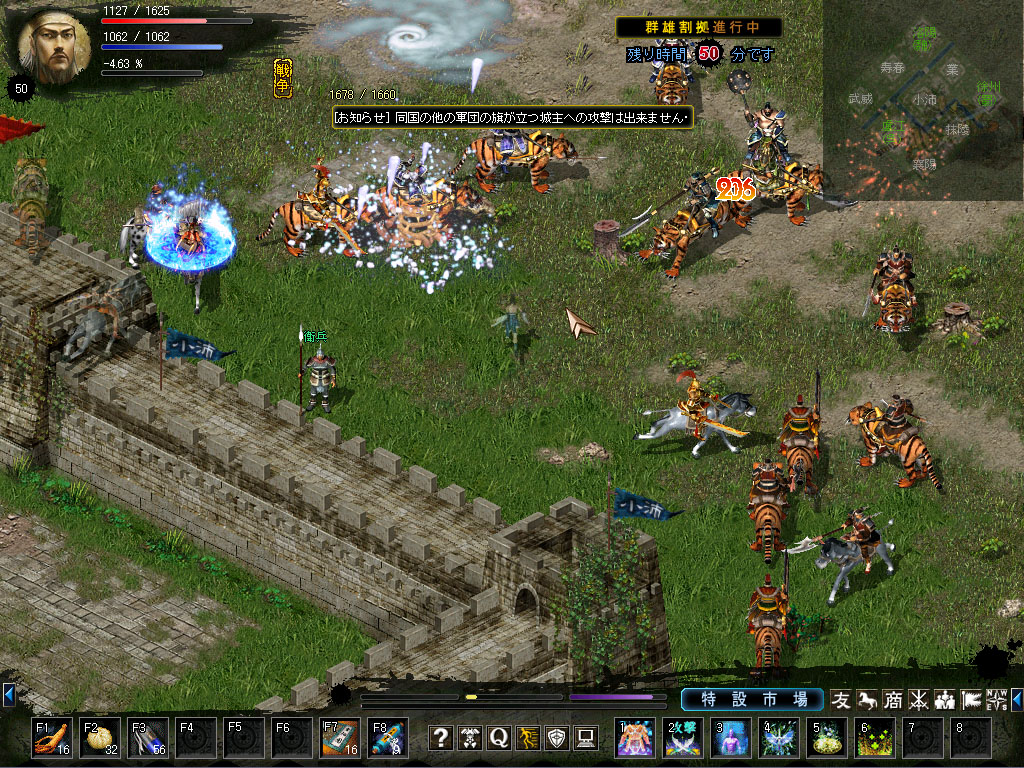Open the question mark help button
1024x768 pixels.
coord(441,738)
